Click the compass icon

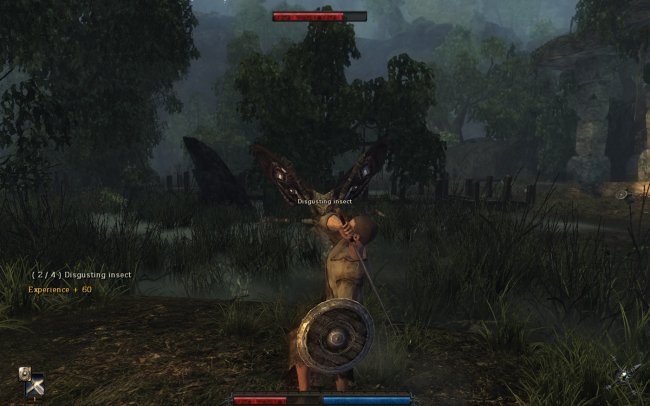coord(623,376)
